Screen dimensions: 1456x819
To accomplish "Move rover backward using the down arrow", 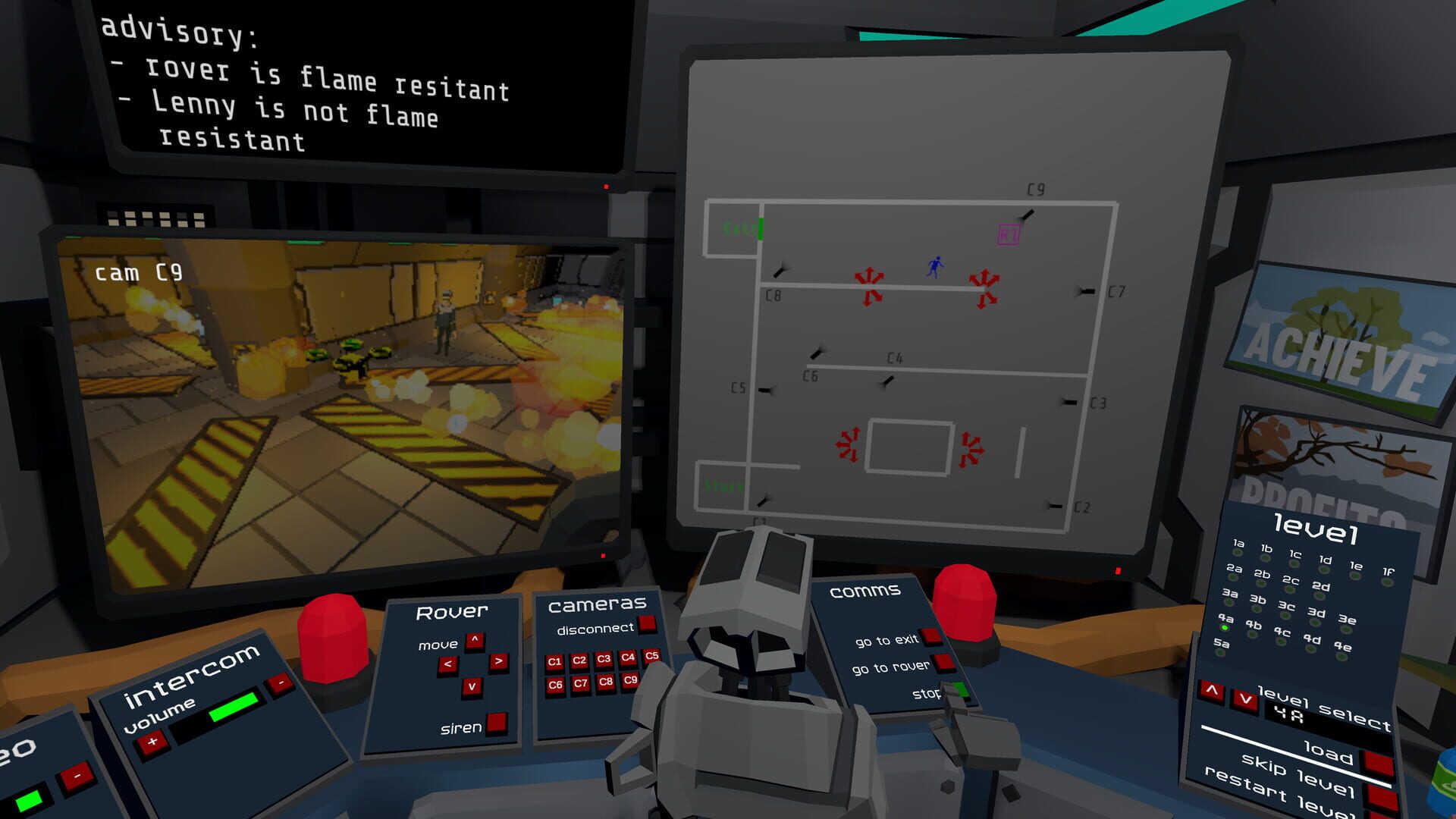I will pyautogui.click(x=471, y=686).
